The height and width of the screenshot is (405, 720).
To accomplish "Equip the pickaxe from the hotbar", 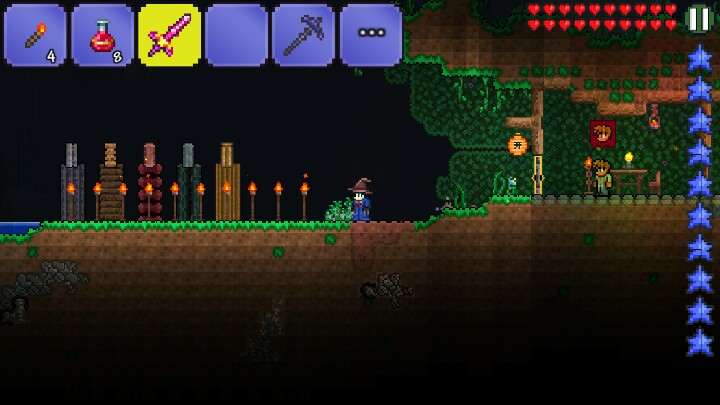I will point(304,35).
